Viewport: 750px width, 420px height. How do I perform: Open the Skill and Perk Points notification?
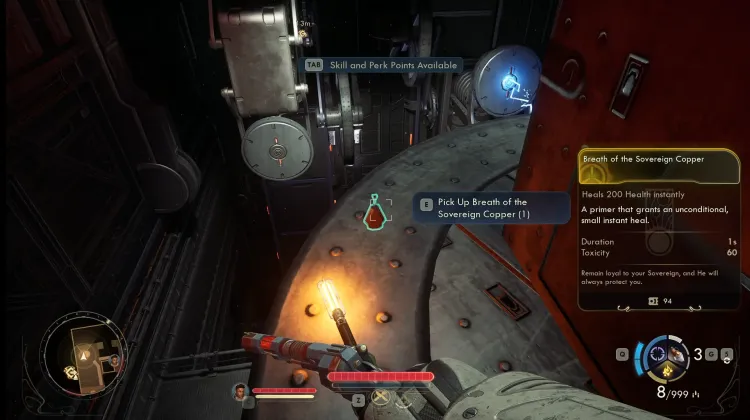pos(385,65)
